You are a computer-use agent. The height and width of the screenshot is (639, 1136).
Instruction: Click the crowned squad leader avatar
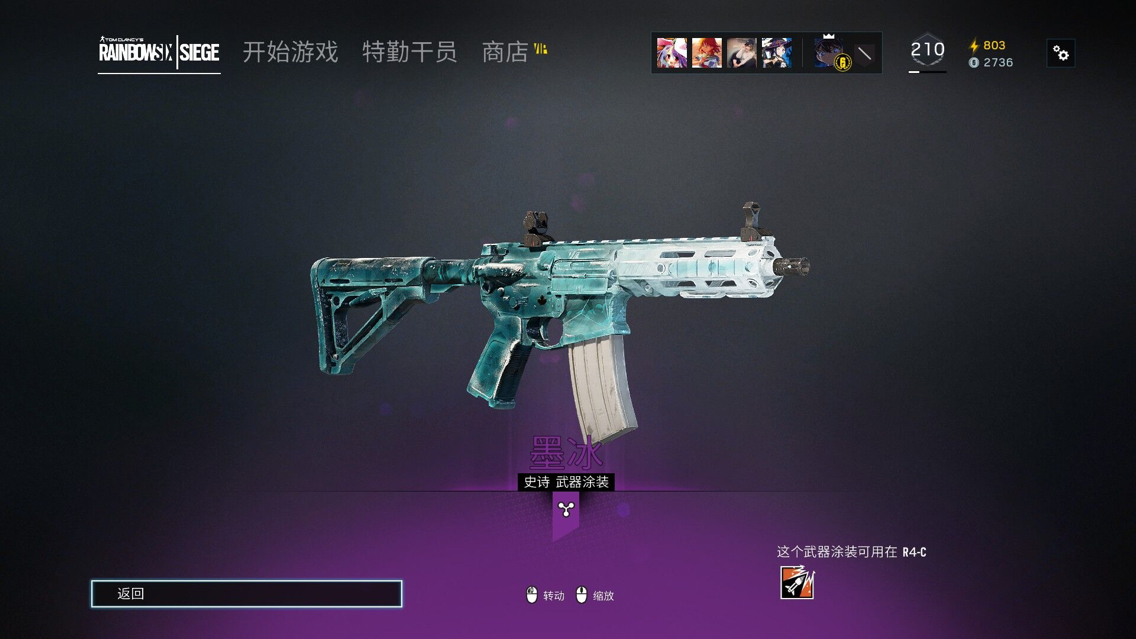(x=828, y=53)
